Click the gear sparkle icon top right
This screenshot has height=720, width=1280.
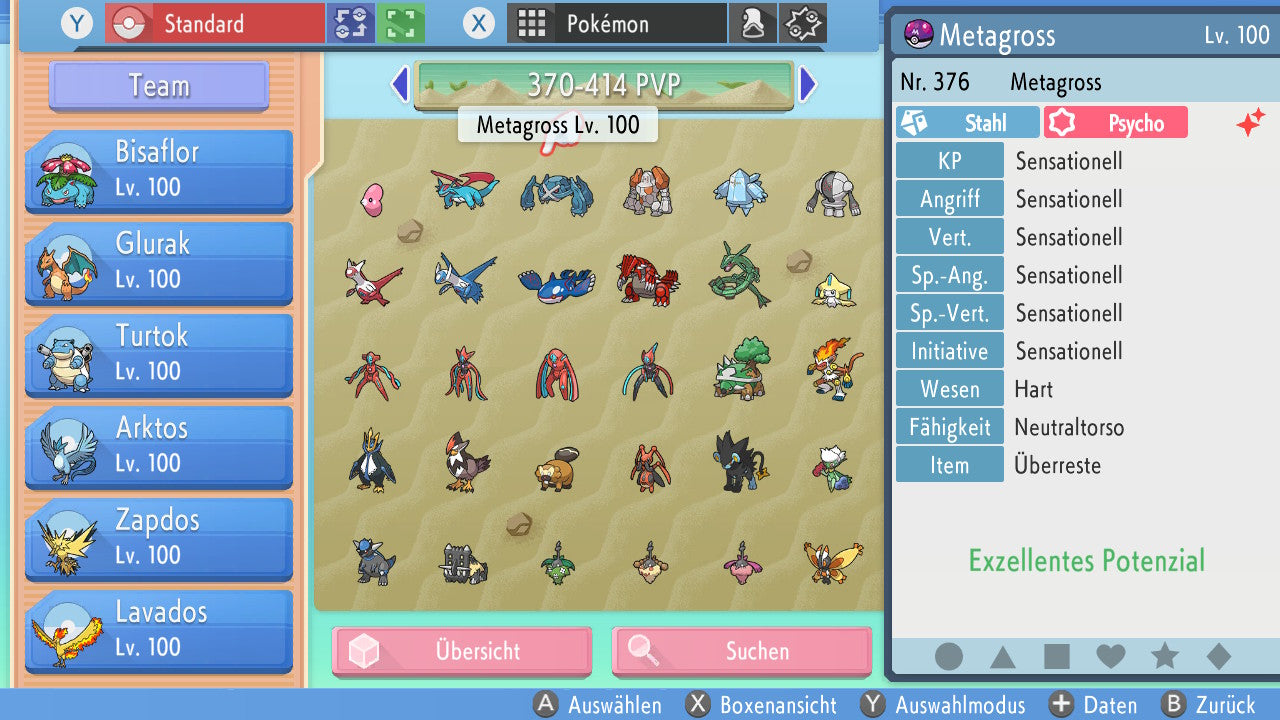tap(802, 23)
